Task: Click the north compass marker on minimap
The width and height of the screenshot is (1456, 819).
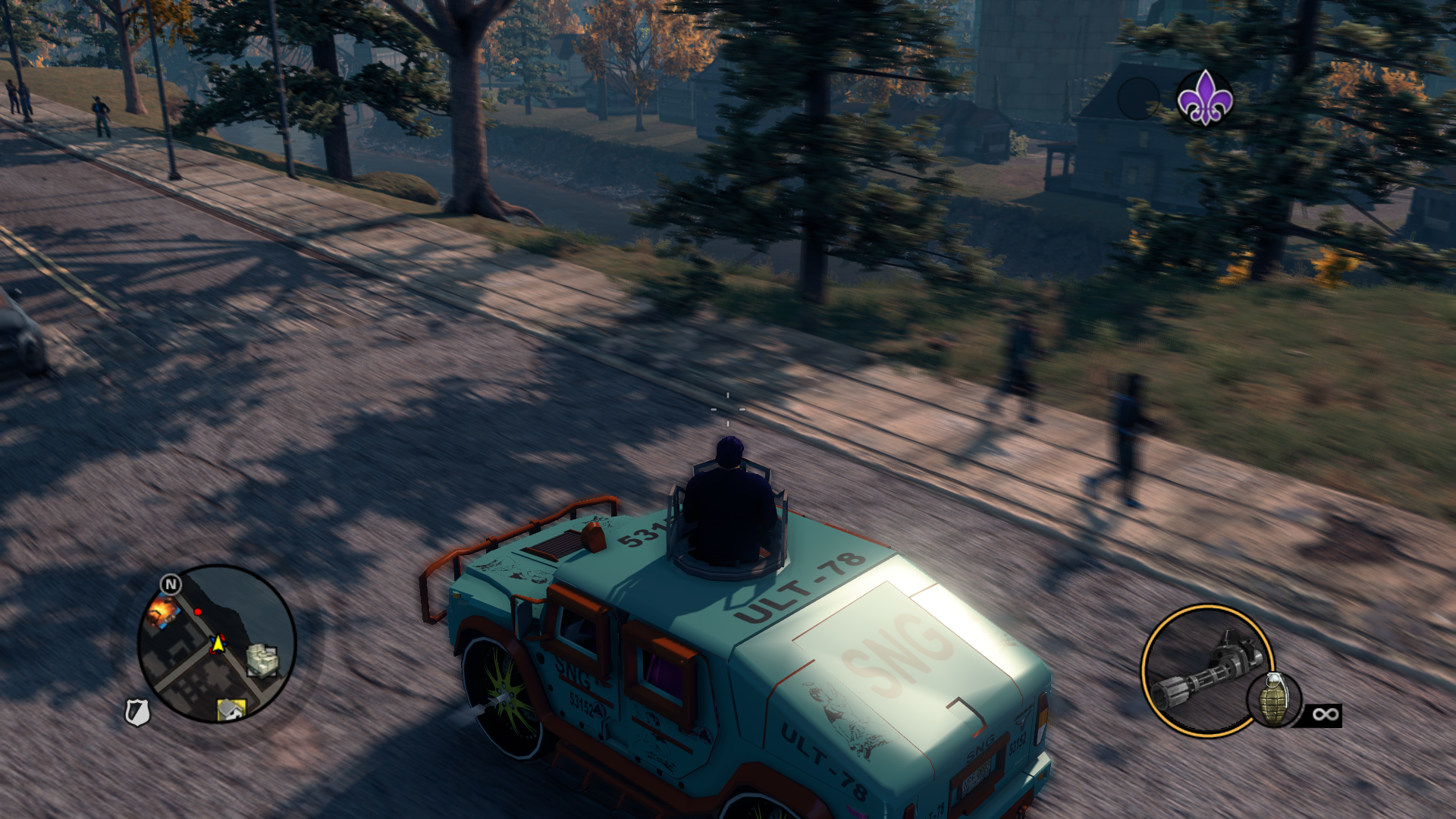Action: (x=171, y=584)
